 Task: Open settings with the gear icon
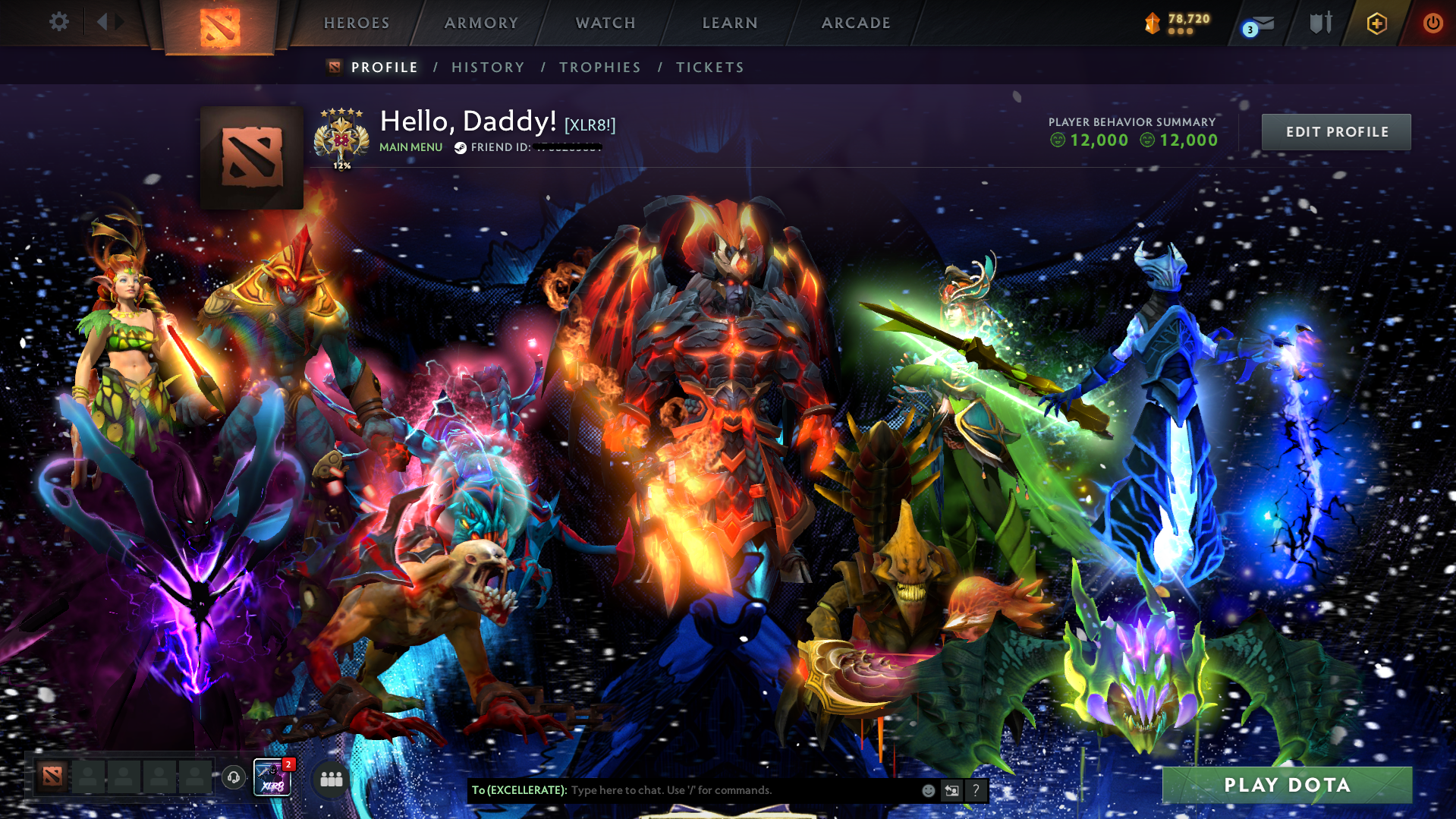click(58, 22)
